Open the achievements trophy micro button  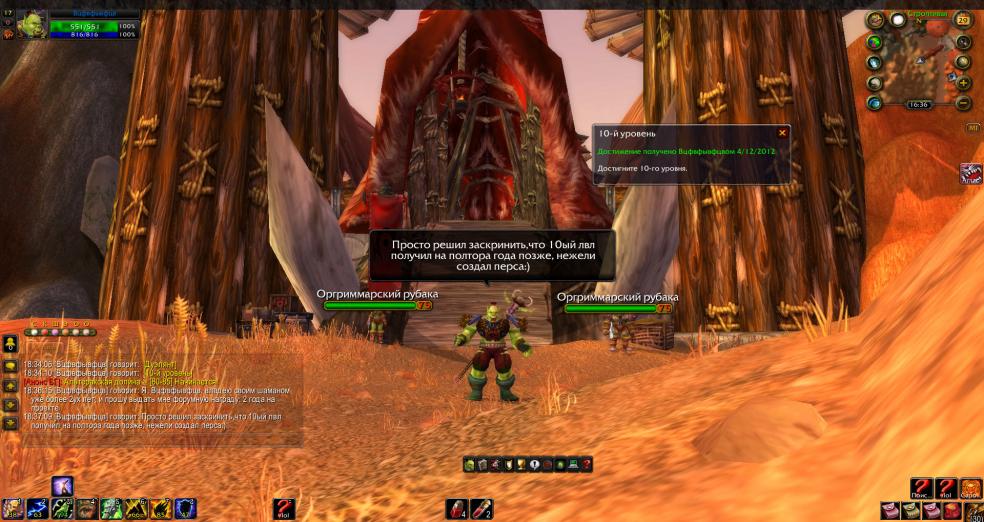pos(521,464)
